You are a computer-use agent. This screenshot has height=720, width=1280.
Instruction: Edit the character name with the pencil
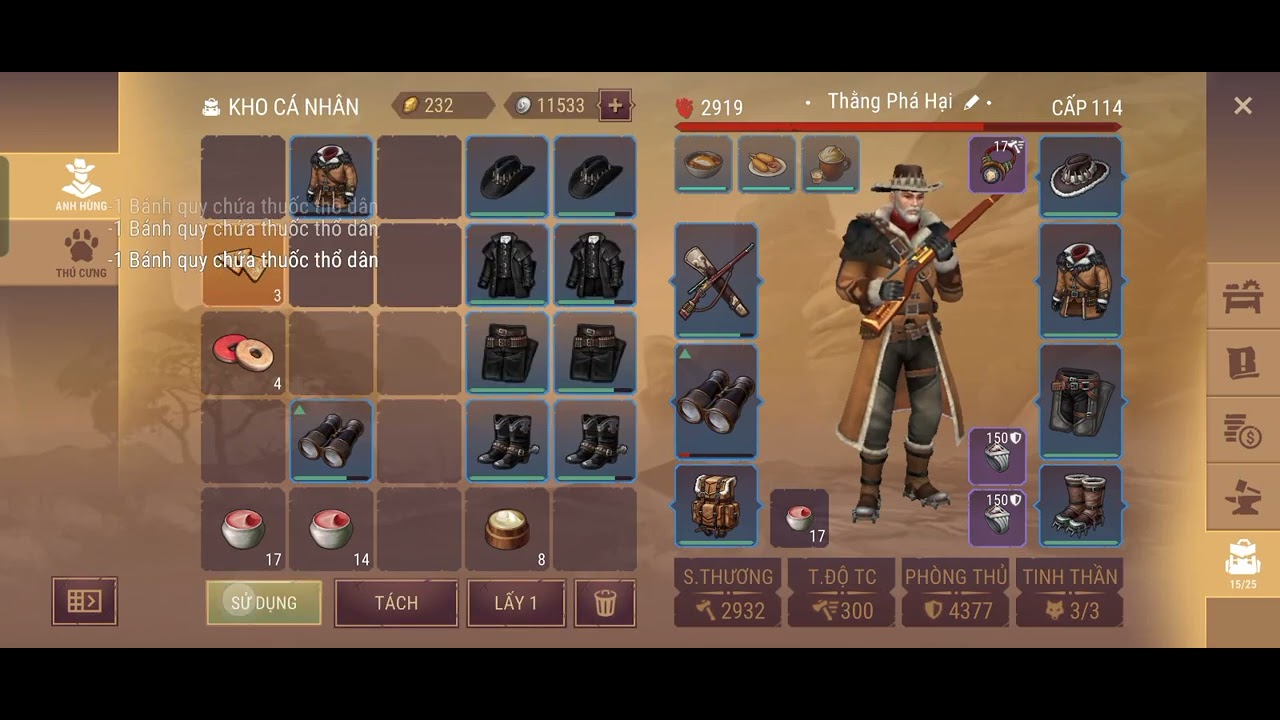pyautogui.click(x=971, y=102)
